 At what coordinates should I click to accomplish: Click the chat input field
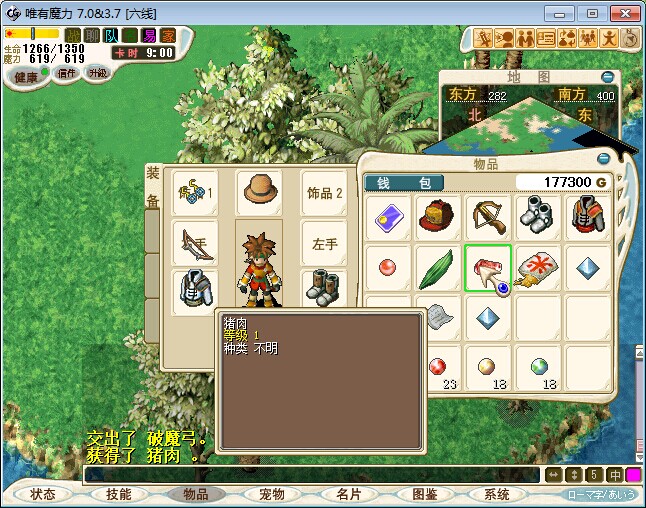(x=310, y=475)
